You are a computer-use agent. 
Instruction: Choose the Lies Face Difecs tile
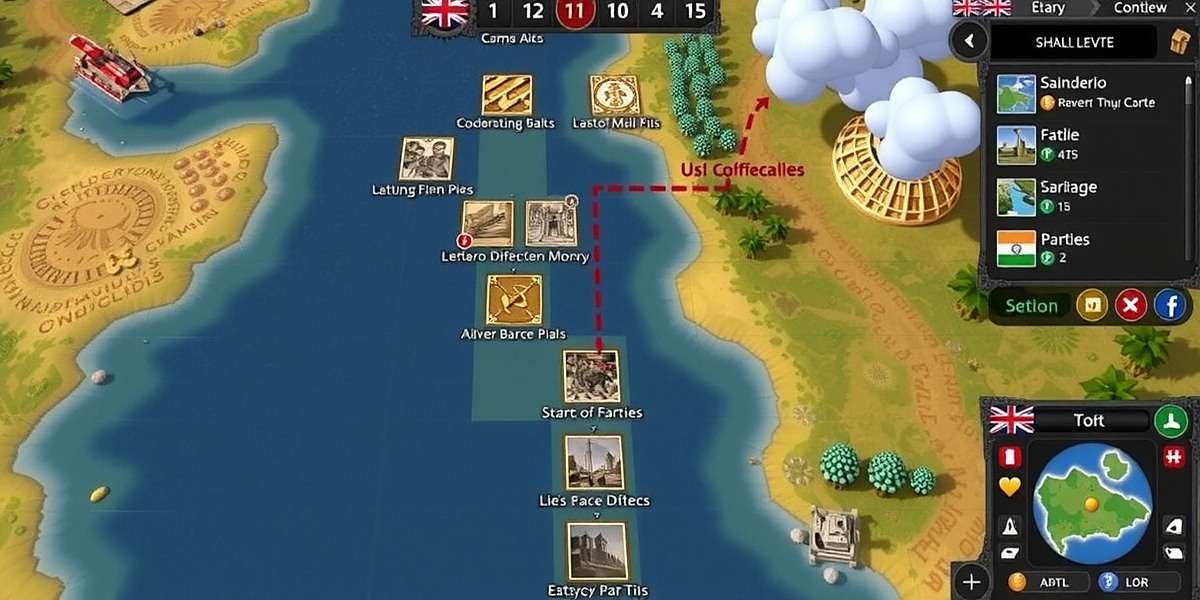pos(593,462)
